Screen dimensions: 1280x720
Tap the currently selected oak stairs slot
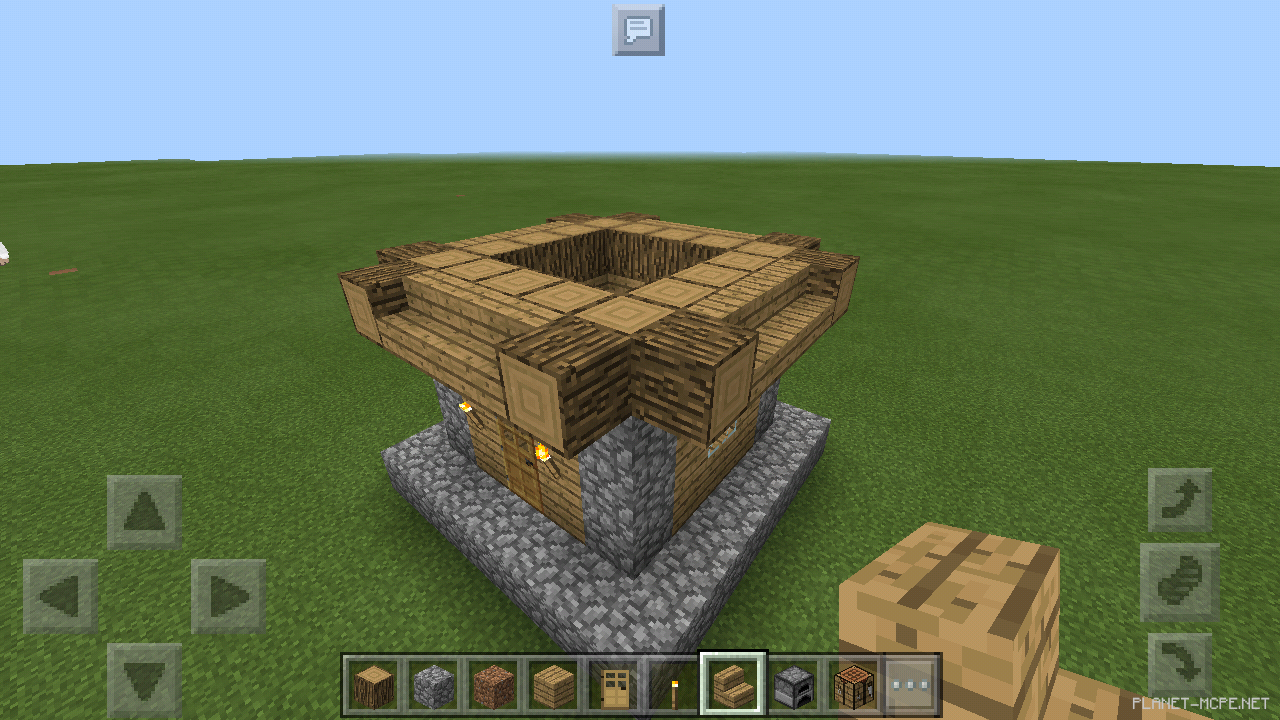tap(732, 680)
